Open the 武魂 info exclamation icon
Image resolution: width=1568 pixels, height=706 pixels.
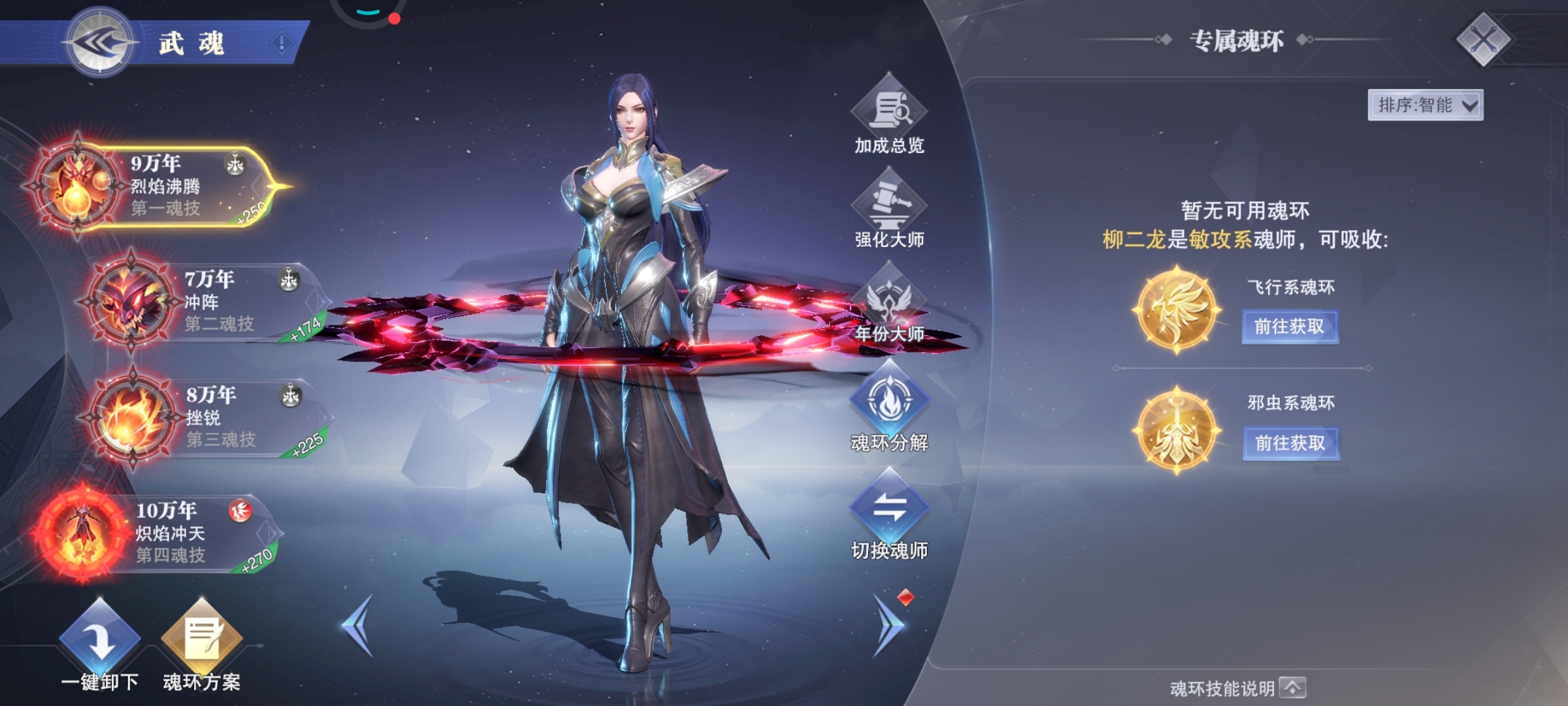coord(282,44)
